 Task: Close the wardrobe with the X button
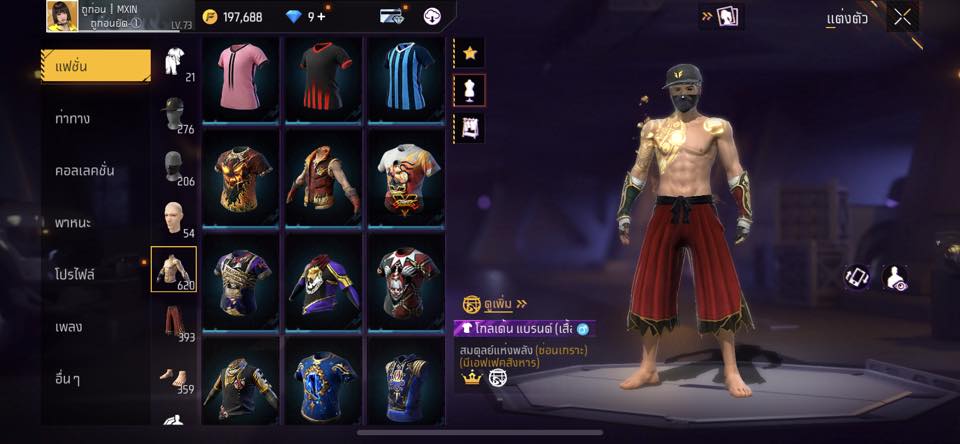[x=902, y=17]
